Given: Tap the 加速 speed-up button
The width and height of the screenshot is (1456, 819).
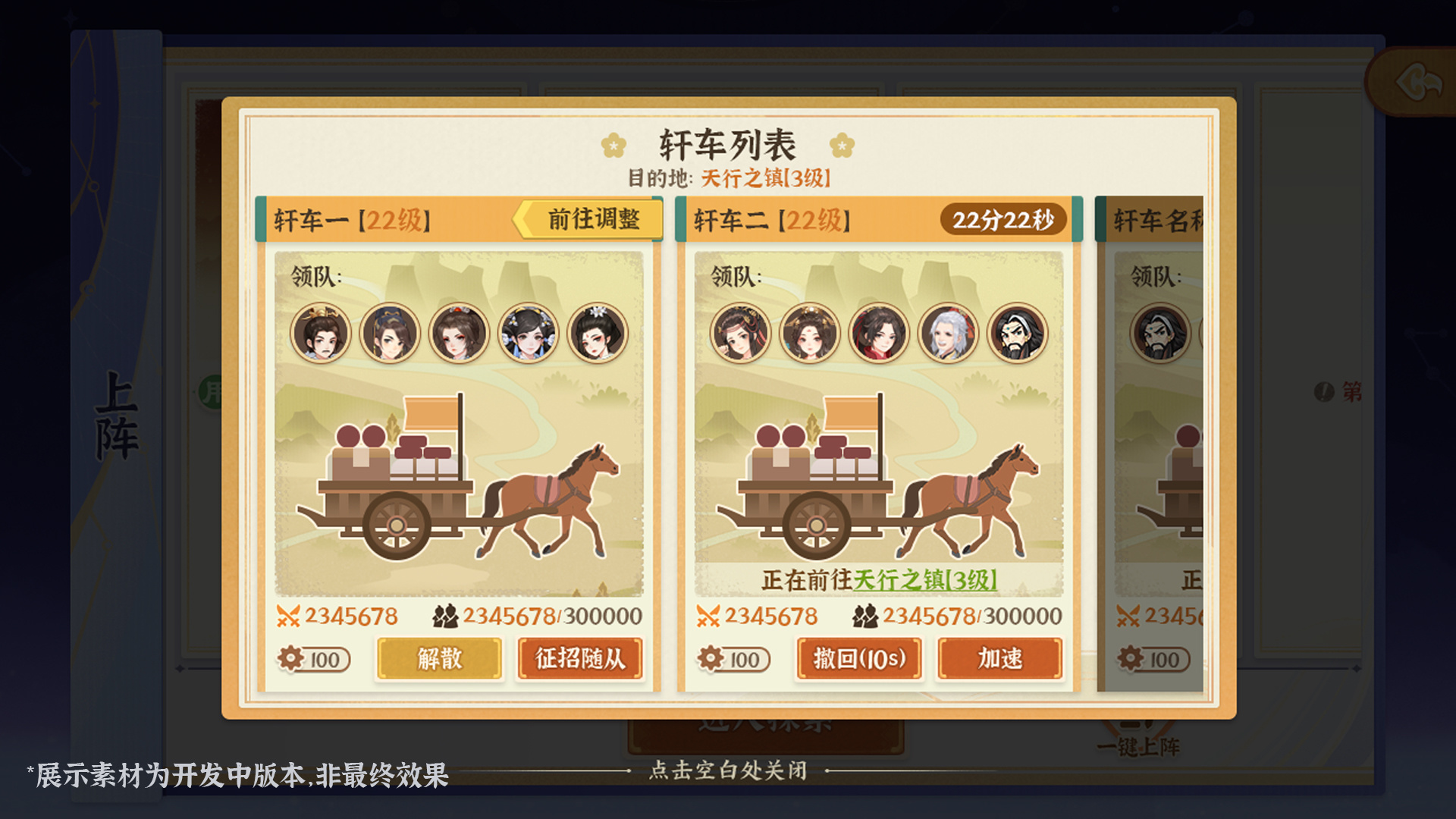Looking at the screenshot, I should pyautogui.click(x=999, y=660).
